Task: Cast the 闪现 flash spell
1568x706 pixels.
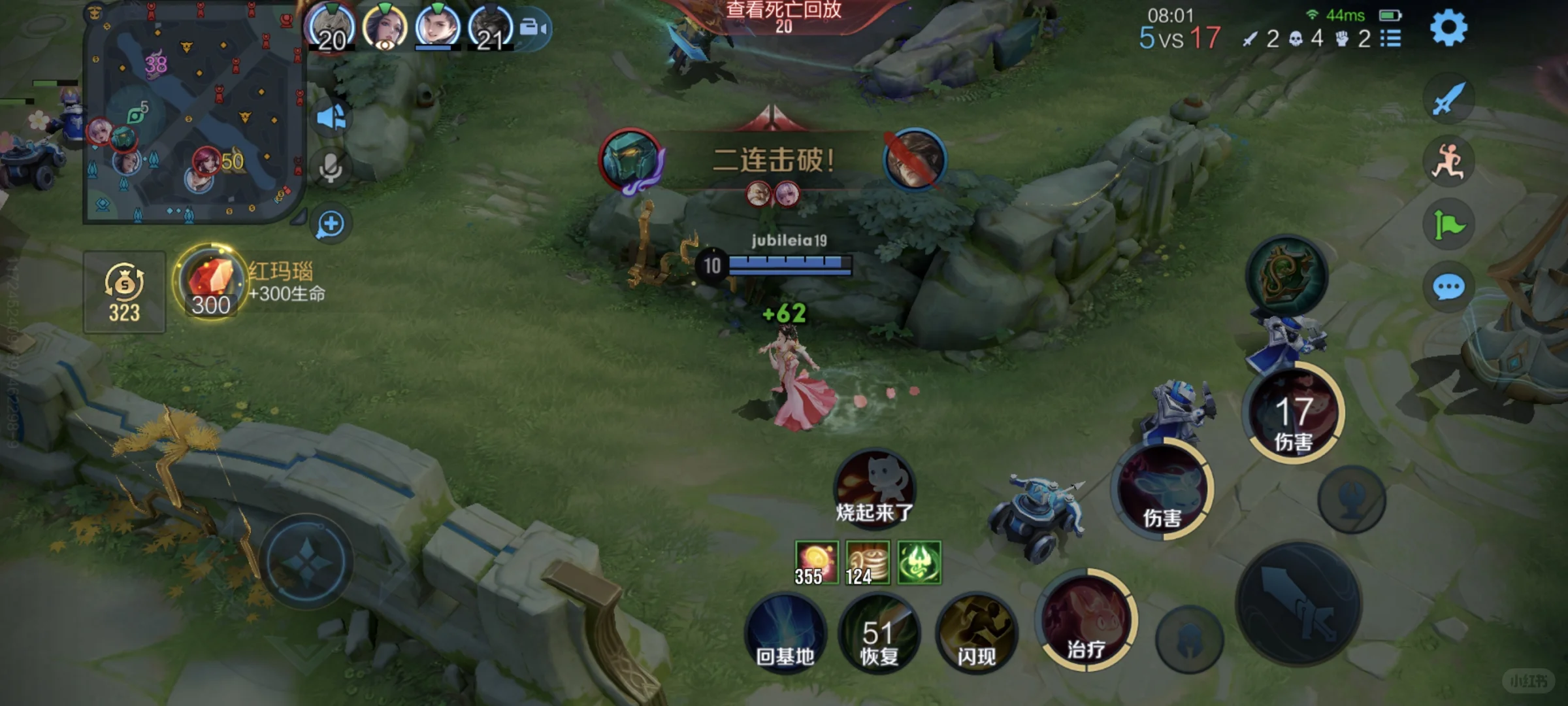Action: point(976,633)
